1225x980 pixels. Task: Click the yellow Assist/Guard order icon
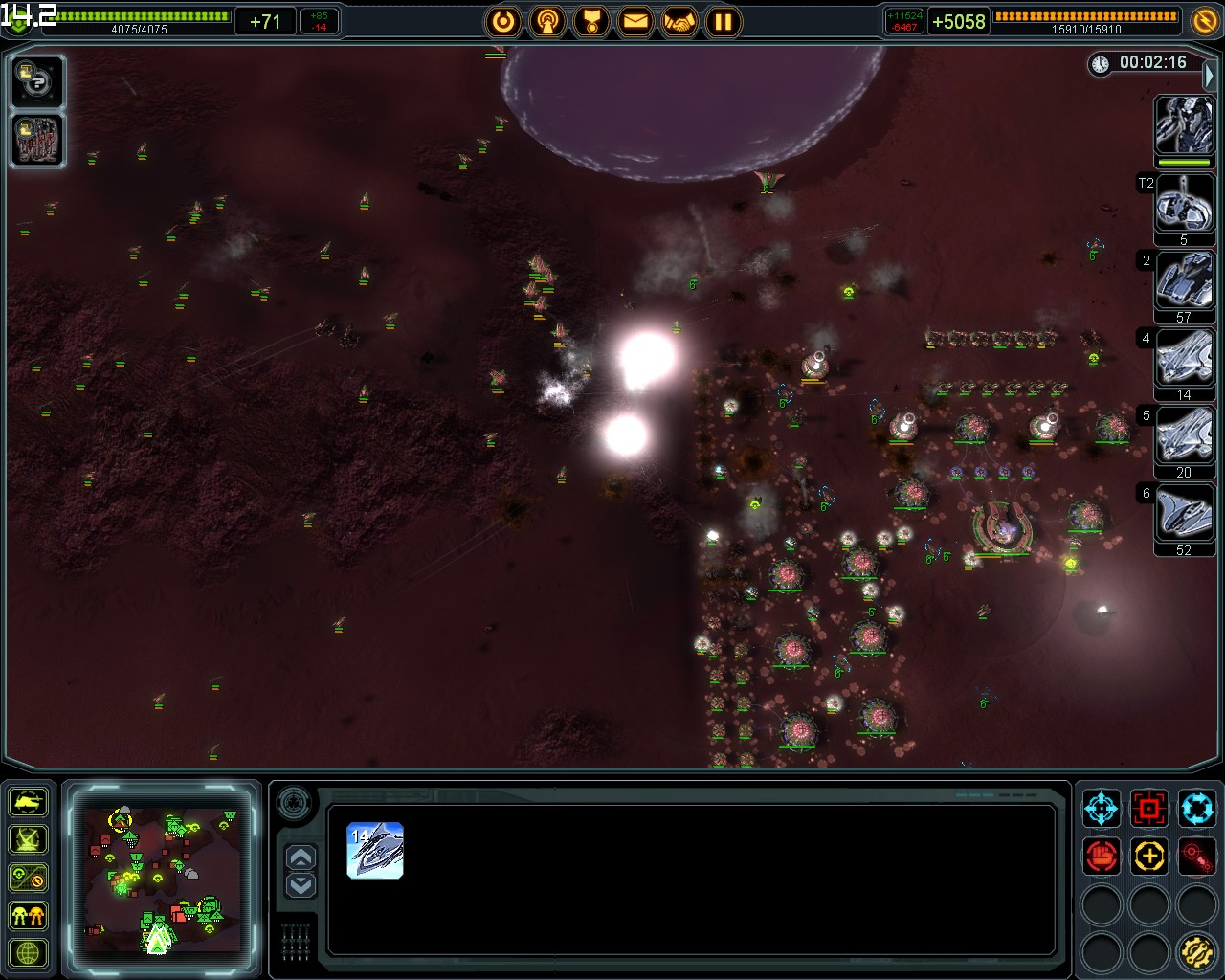1149,857
